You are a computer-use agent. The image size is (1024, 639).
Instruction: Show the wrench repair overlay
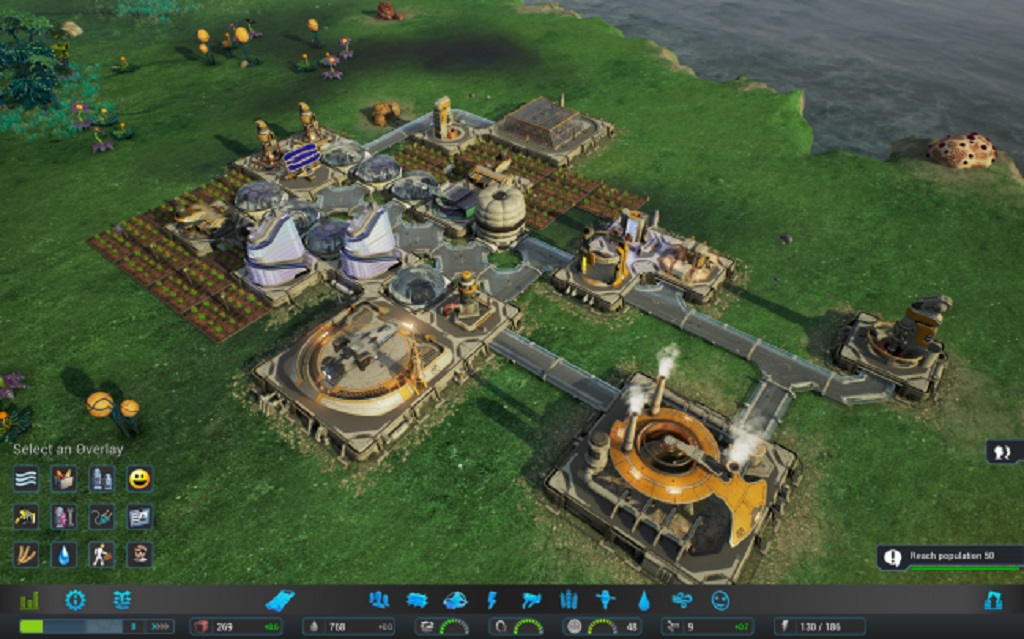[64, 516]
